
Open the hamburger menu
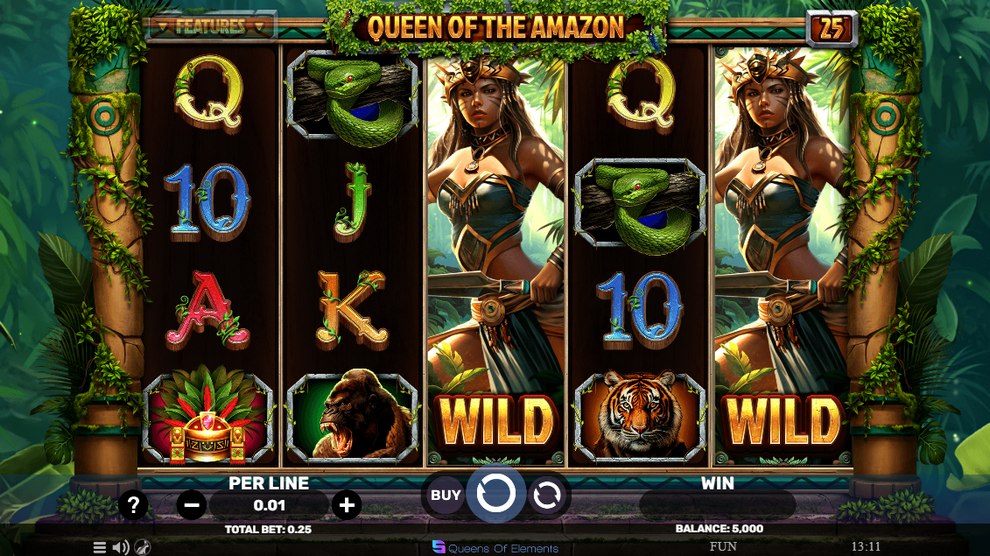100,547
